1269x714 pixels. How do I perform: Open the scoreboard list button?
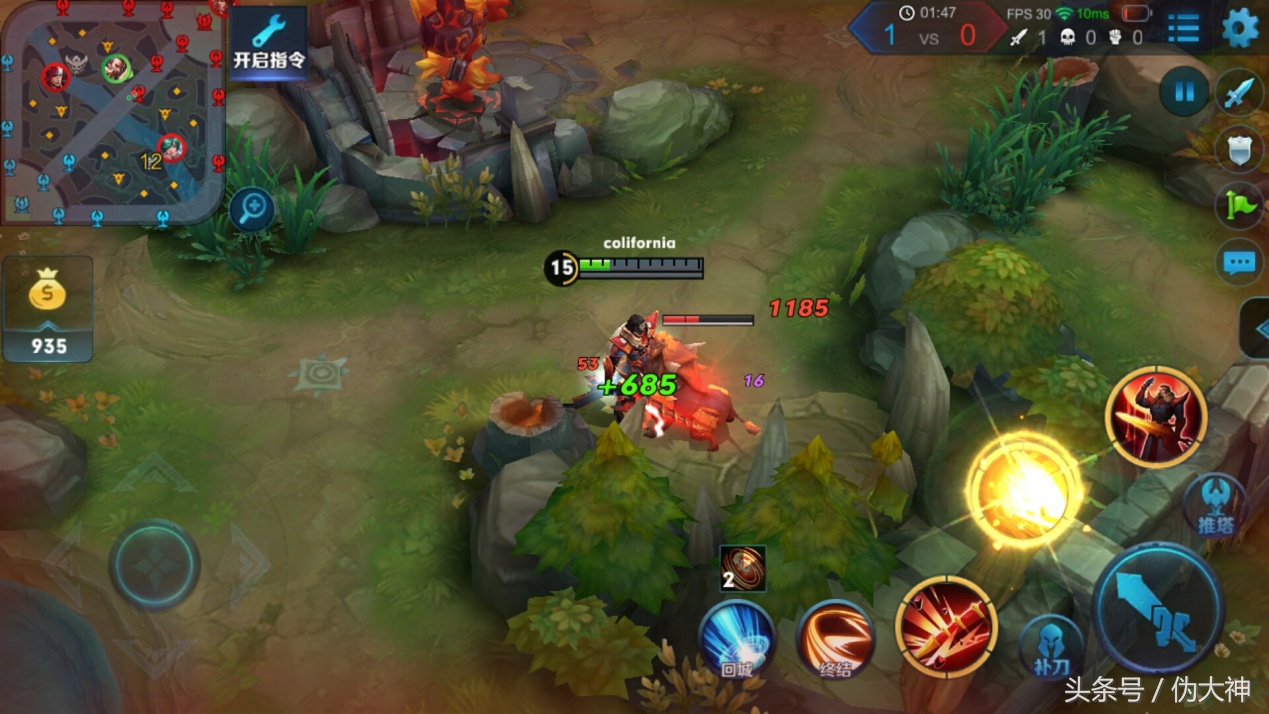tap(1183, 28)
